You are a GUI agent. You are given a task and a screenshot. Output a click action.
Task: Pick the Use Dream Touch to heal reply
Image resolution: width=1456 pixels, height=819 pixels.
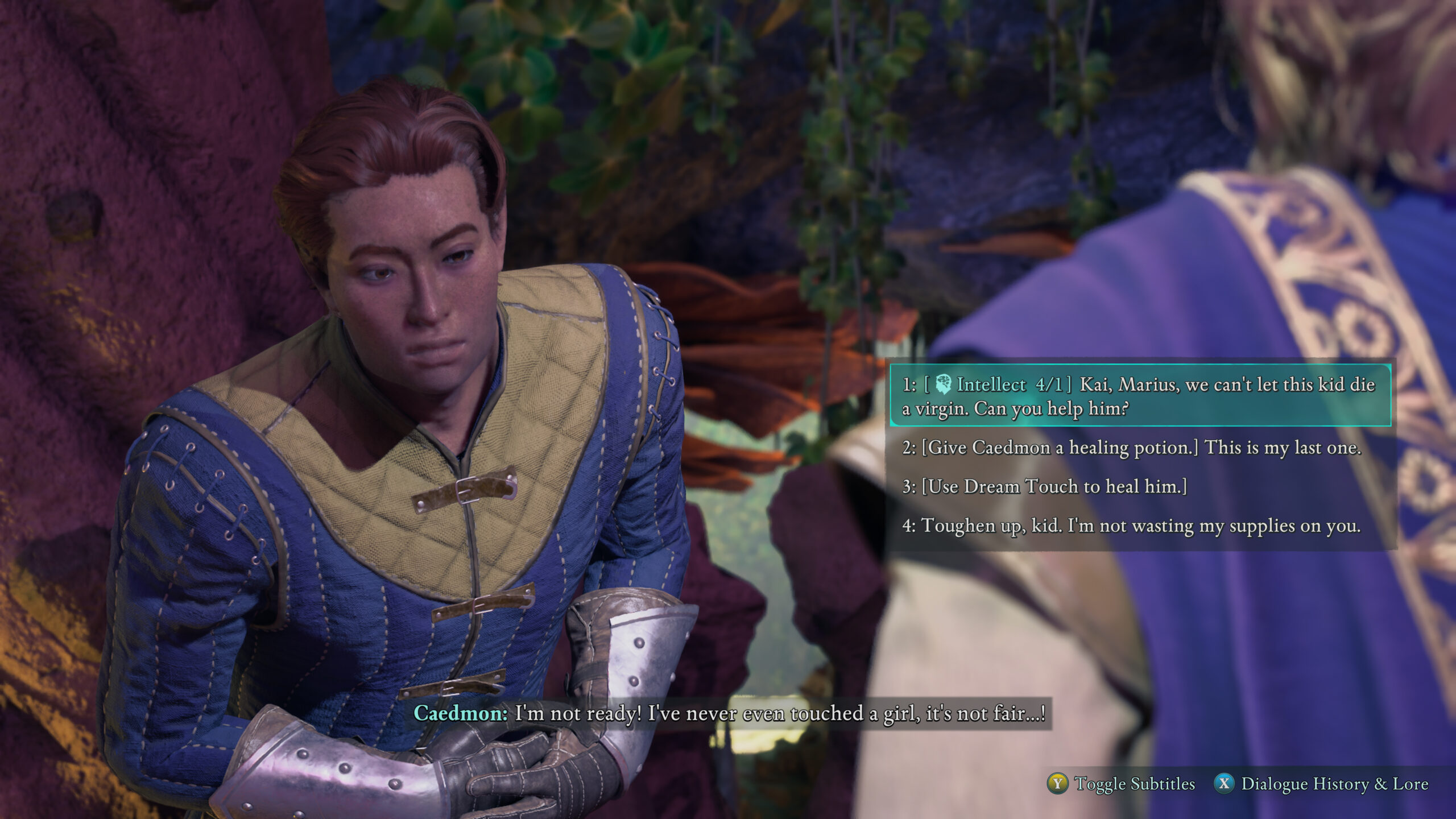tap(1045, 487)
